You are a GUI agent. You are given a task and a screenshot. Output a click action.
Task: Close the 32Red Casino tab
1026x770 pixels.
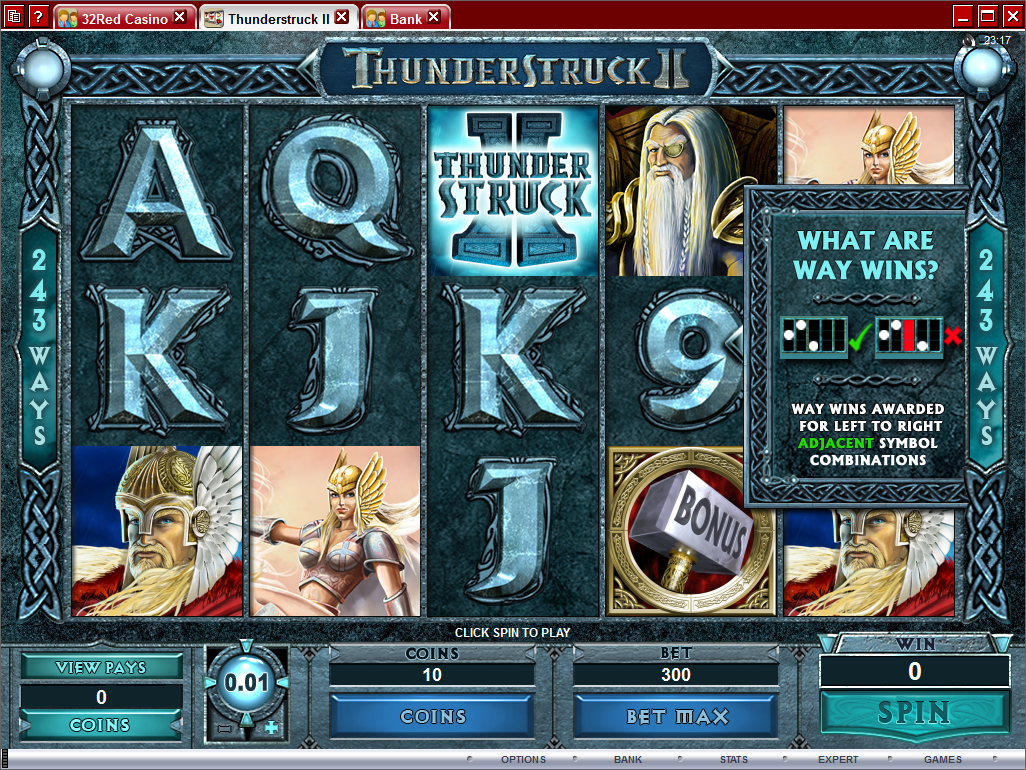tap(180, 17)
